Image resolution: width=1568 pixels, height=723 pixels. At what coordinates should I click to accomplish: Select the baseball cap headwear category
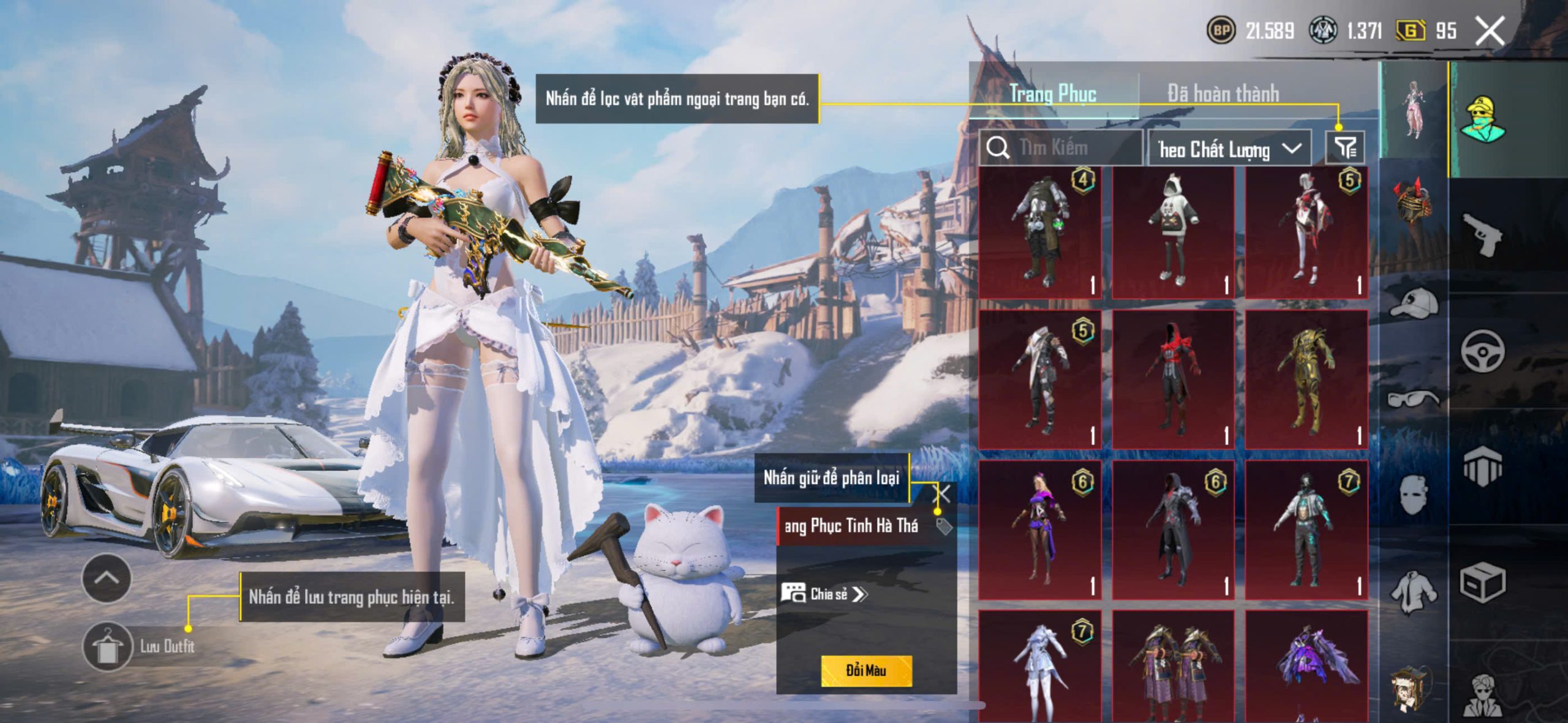[x=1414, y=303]
